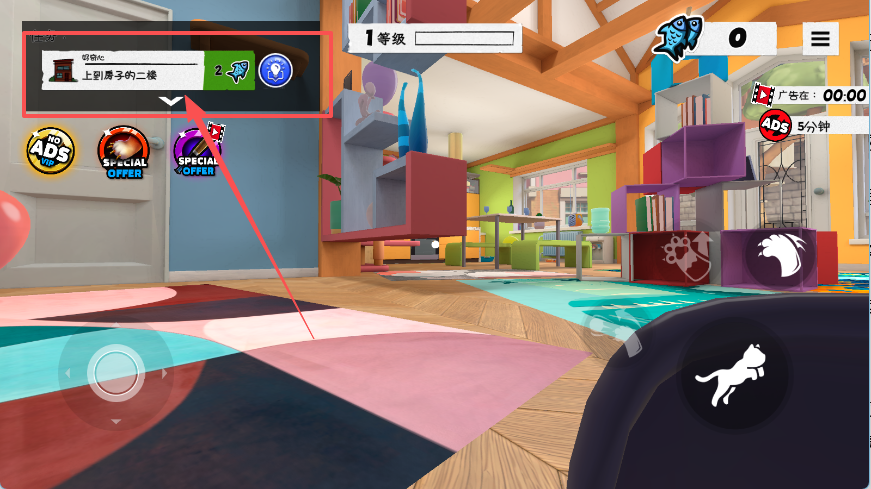Activate the paw shield ability button
This screenshot has width=871, height=489.
coord(688,259)
